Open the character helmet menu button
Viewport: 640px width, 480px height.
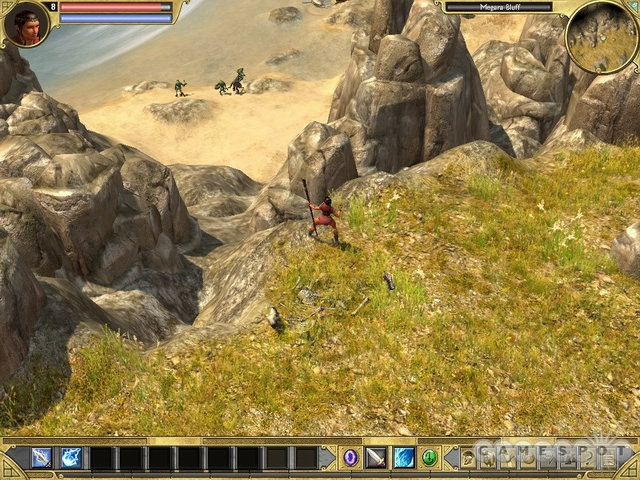click(467, 459)
